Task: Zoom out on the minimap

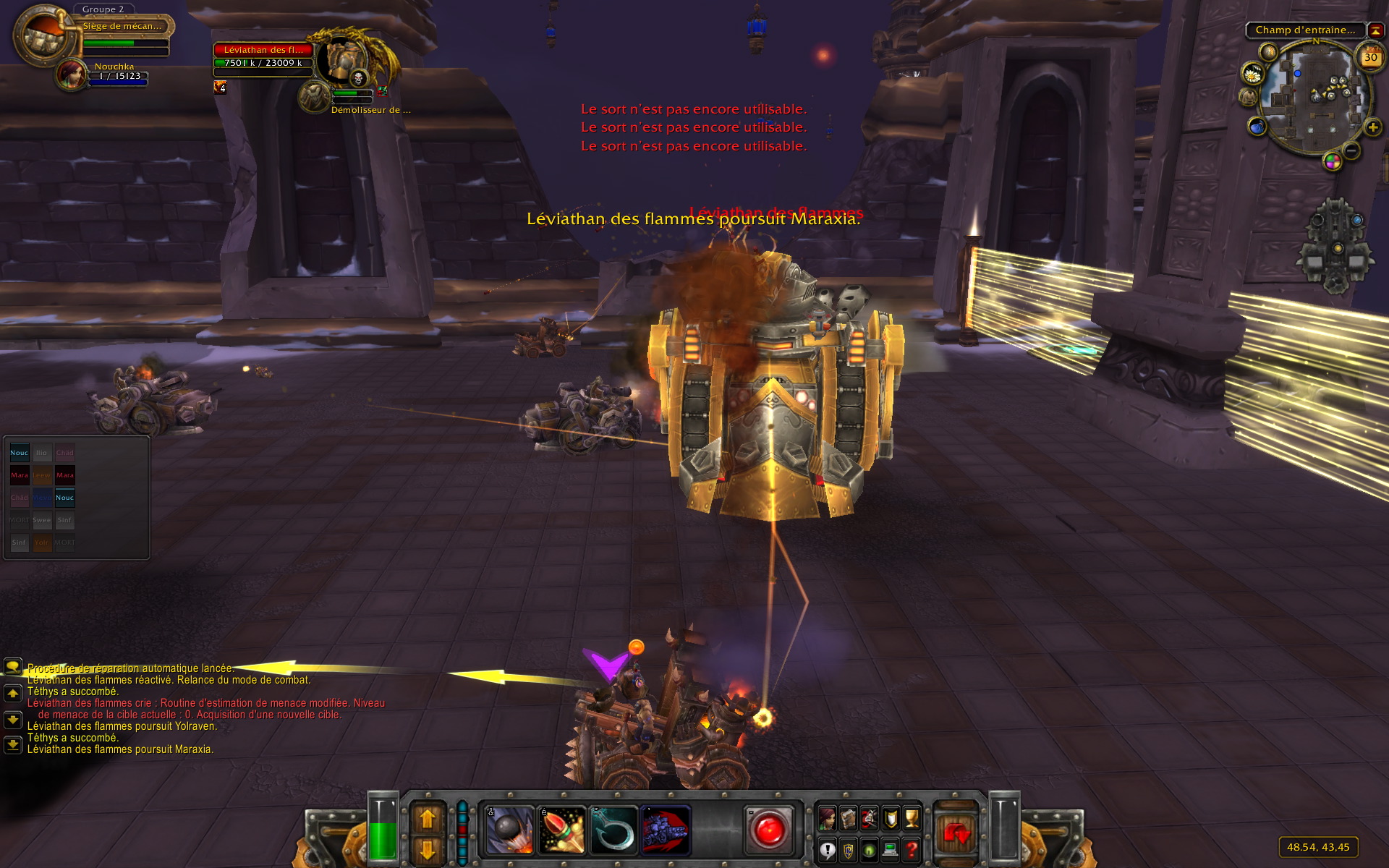Action: (x=1351, y=150)
